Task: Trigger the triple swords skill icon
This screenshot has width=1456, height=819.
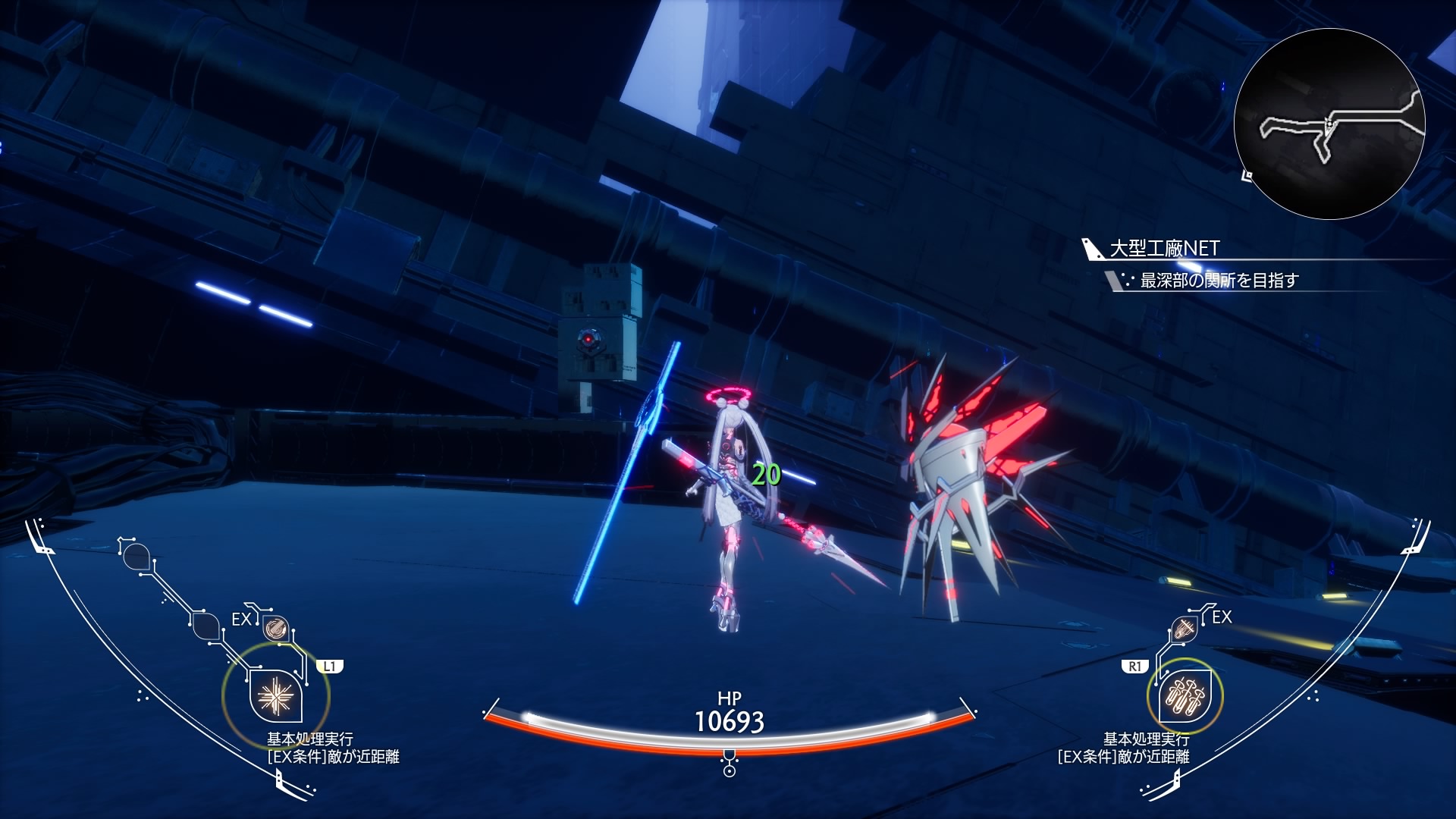Action: point(1185,695)
